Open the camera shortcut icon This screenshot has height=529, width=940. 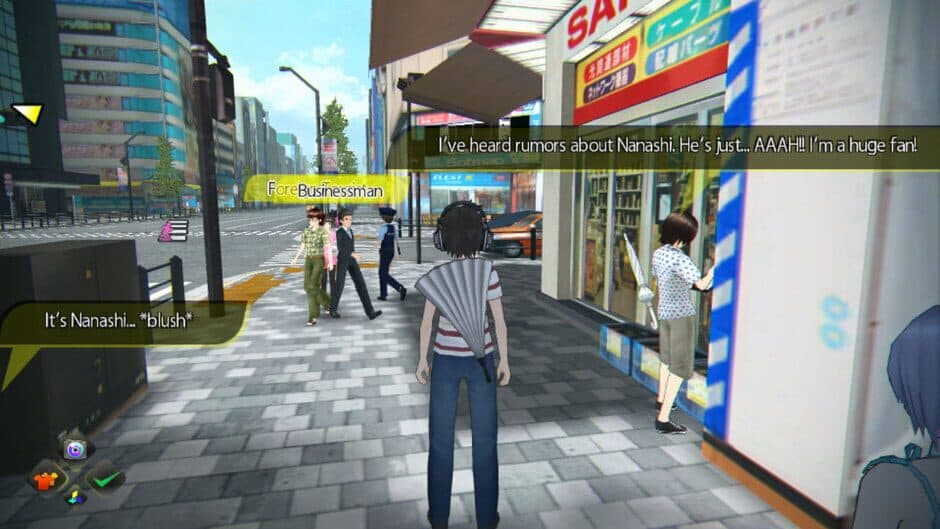coord(75,449)
